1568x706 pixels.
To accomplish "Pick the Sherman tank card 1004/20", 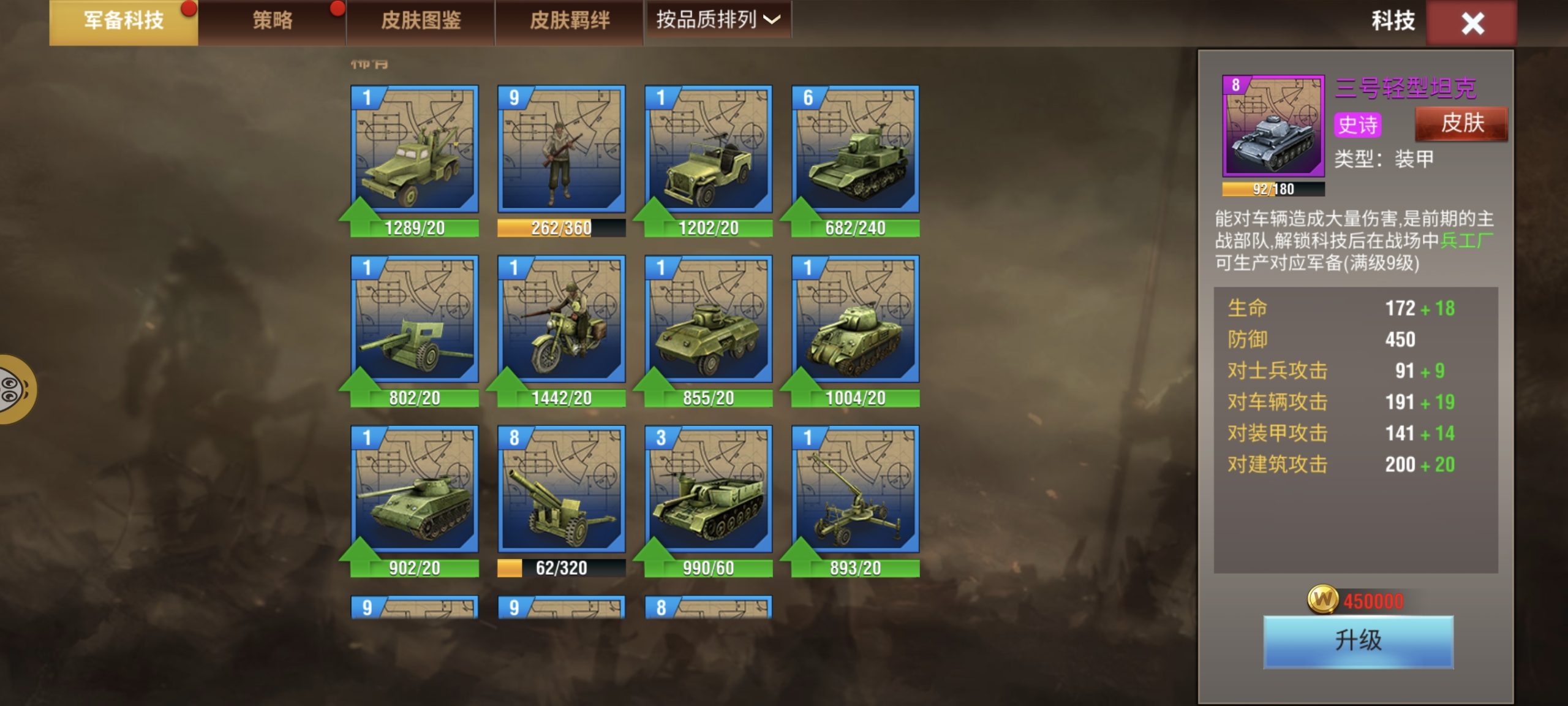I will 856,320.
